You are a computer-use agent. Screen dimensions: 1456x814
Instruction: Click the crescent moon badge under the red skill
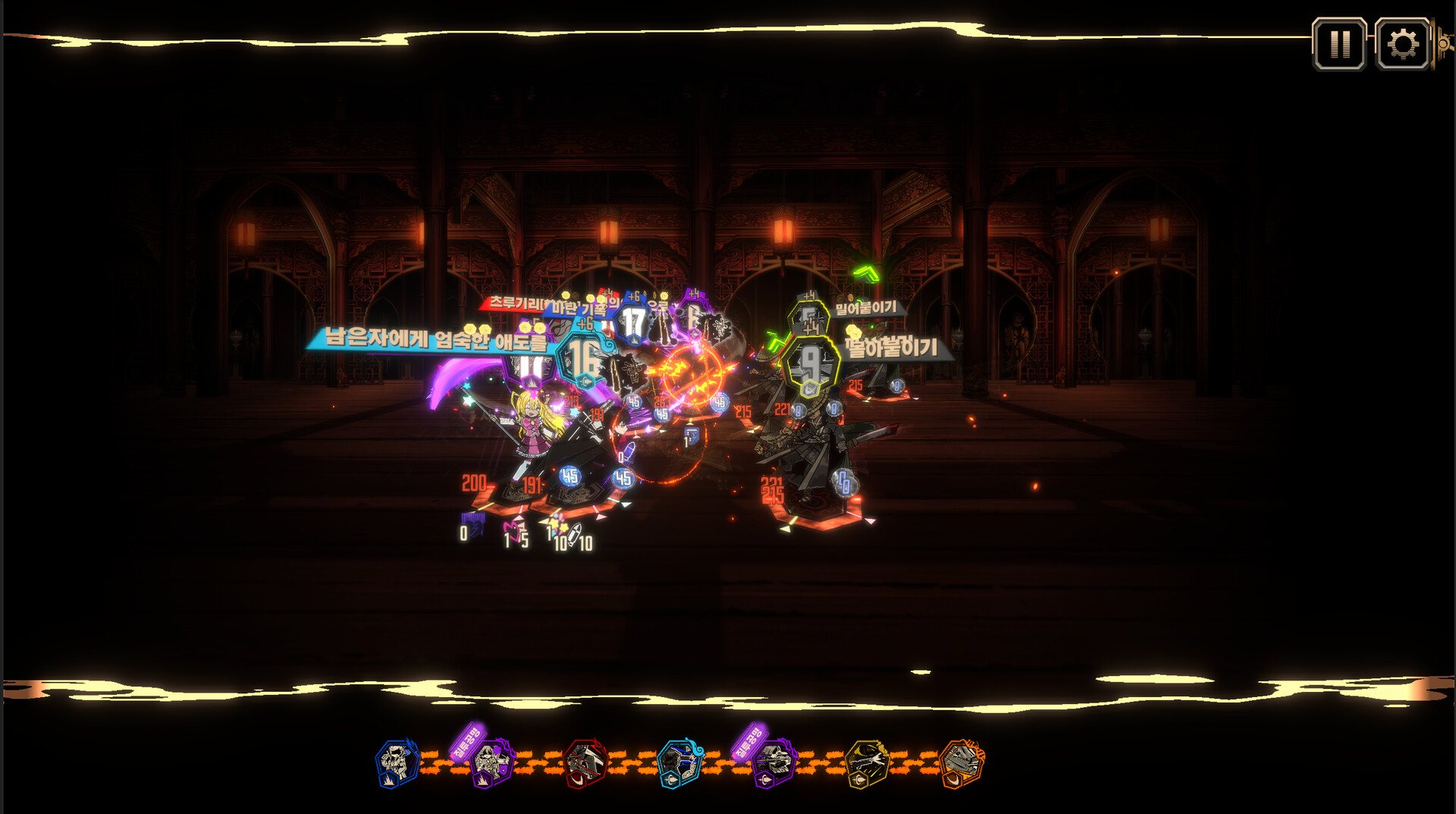578,778
